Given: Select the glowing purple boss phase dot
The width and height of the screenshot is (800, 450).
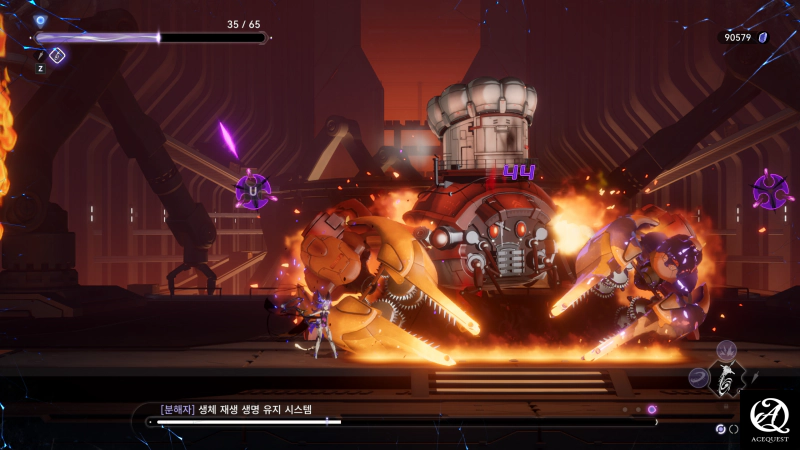Looking at the screenshot, I should coord(652,409).
